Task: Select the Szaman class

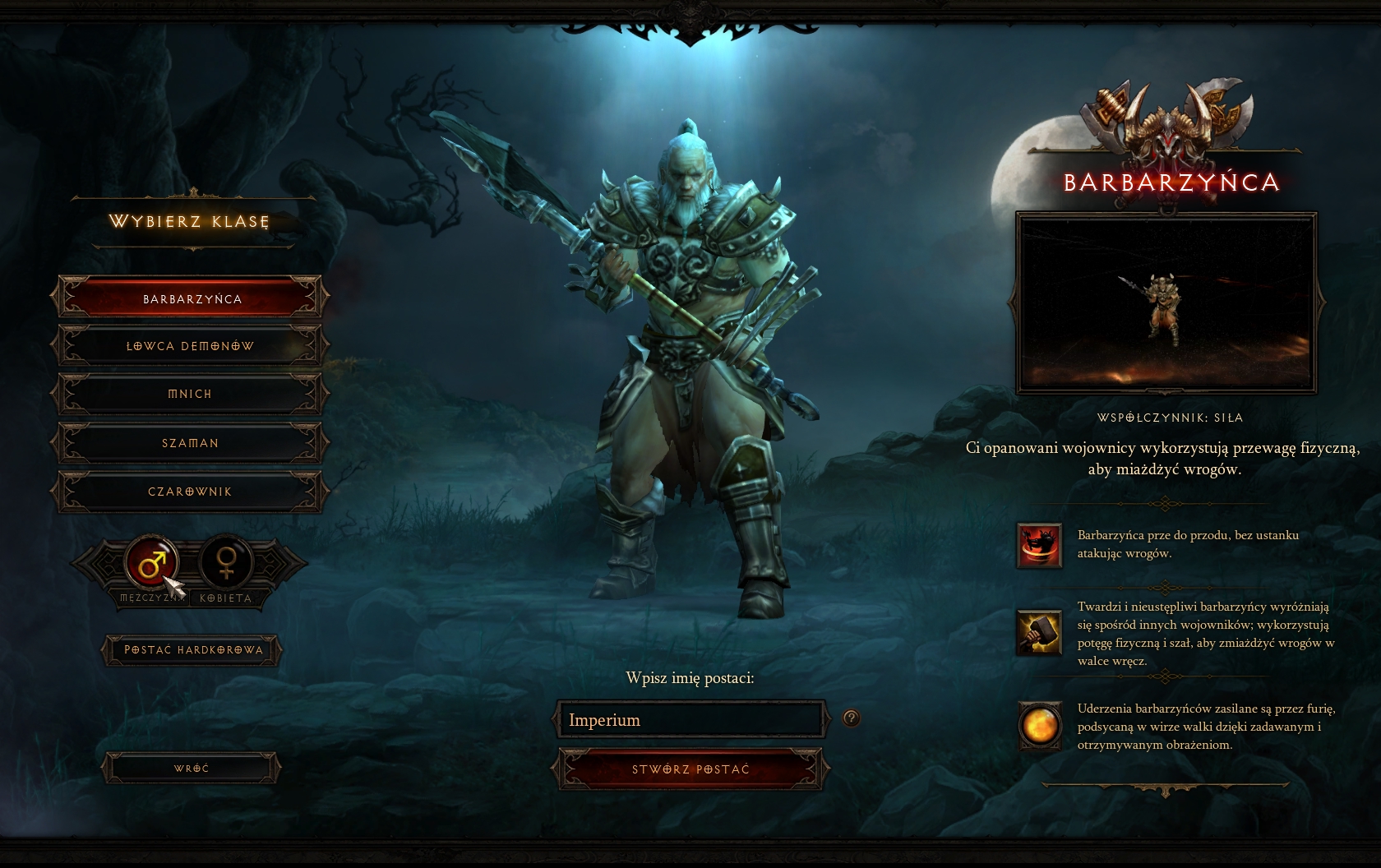Action: tap(191, 443)
